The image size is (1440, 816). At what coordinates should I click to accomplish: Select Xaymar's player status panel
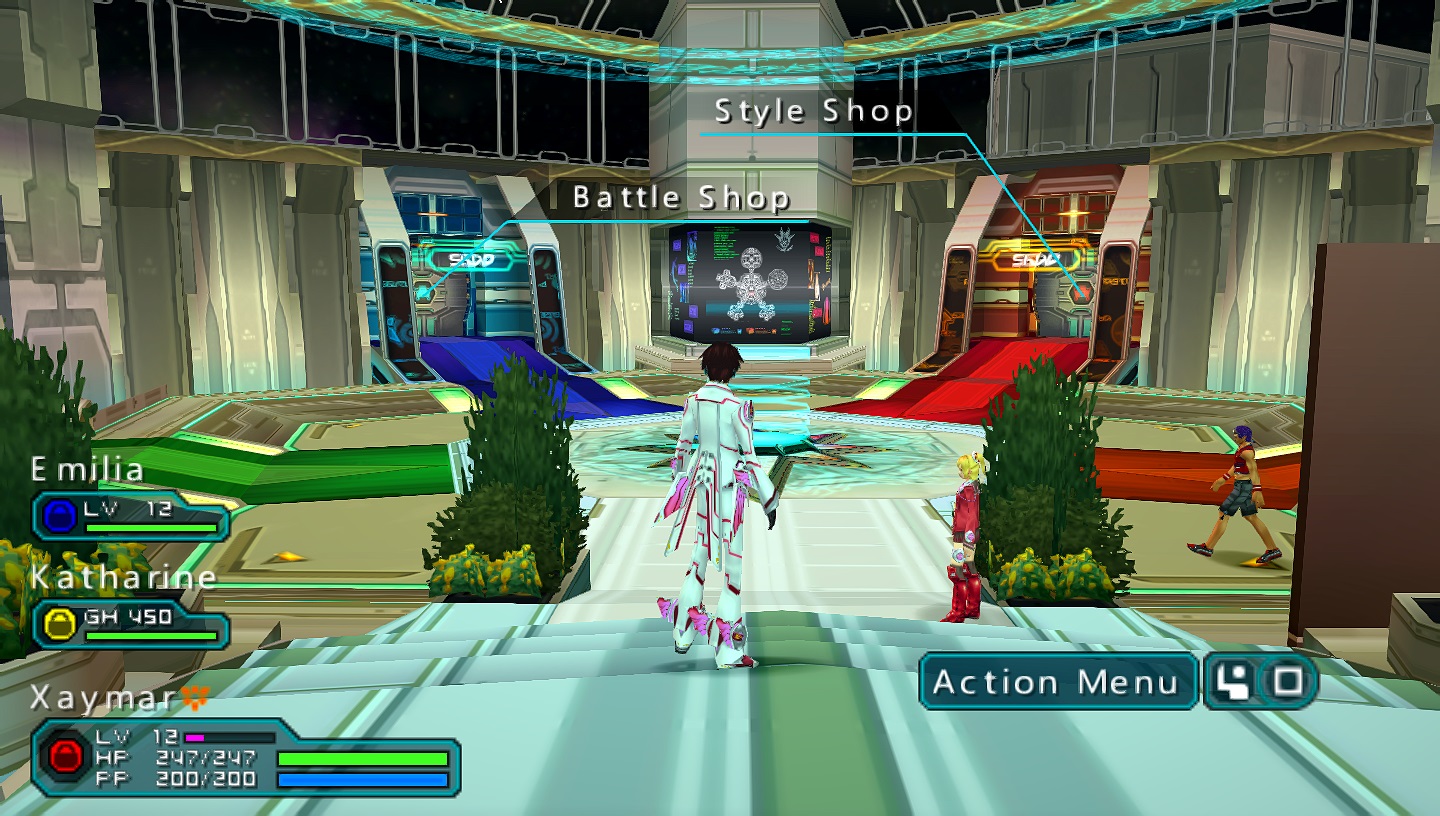245,756
